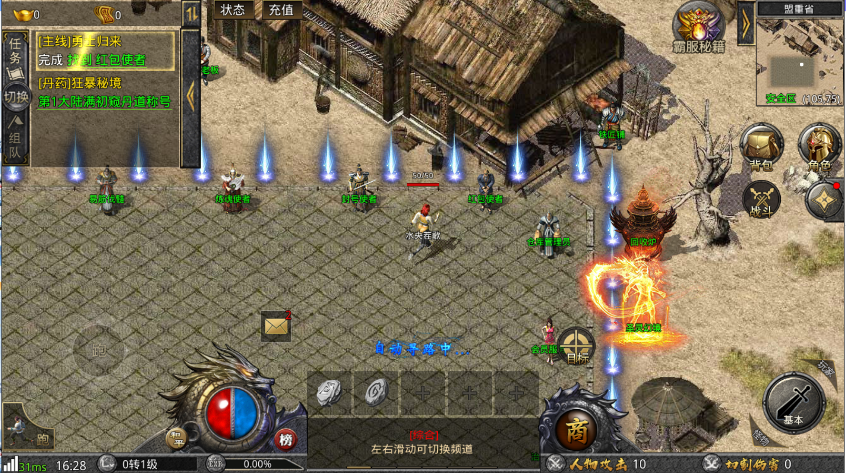Open the 商 shop button

coord(576,431)
